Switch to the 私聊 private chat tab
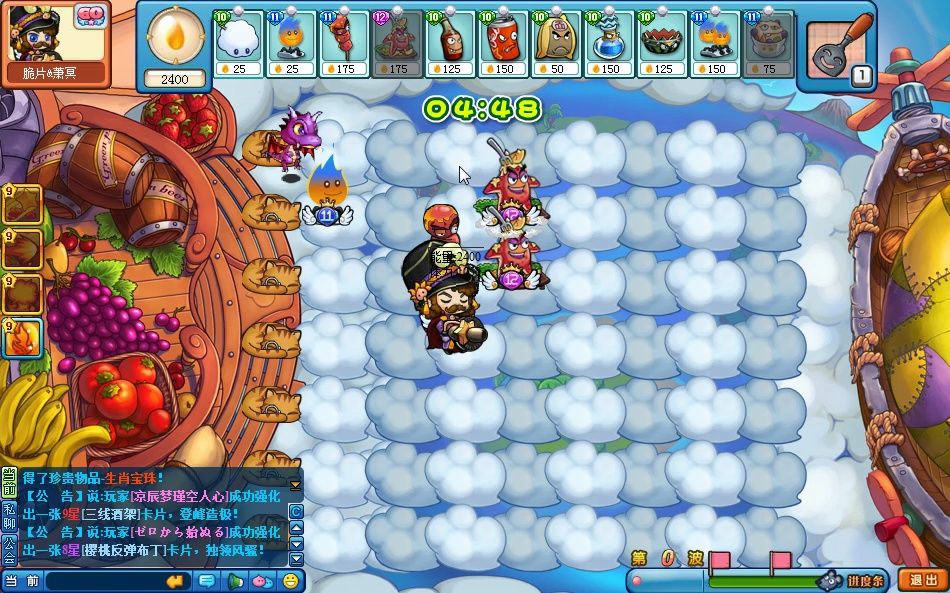Viewport: 950px width, 593px height. tap(9, 516)
